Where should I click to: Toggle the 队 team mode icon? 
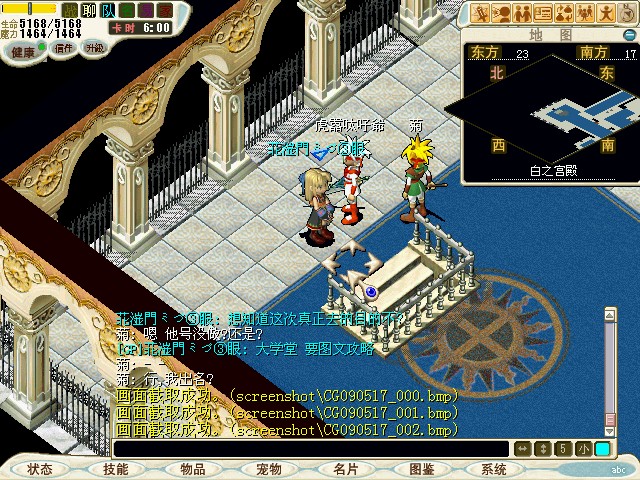[107, 10]
